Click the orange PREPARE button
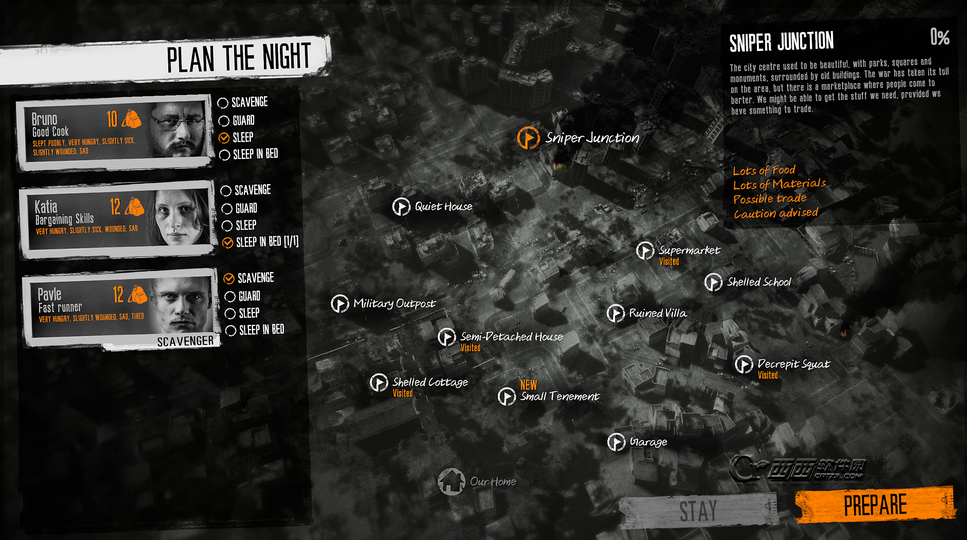This screenshot has width=967, height=540. tap(874, 505)
